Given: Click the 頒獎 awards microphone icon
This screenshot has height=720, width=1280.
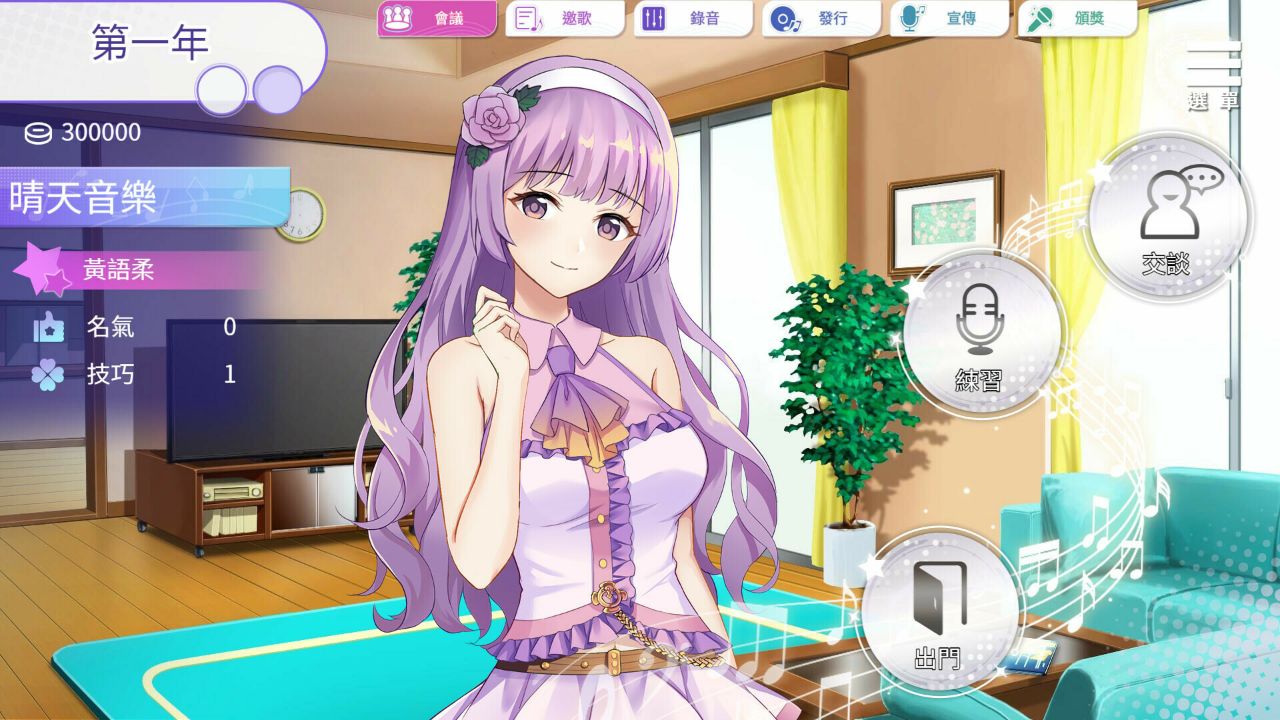Looking at the screenshot, I should tap(1040, 17).
